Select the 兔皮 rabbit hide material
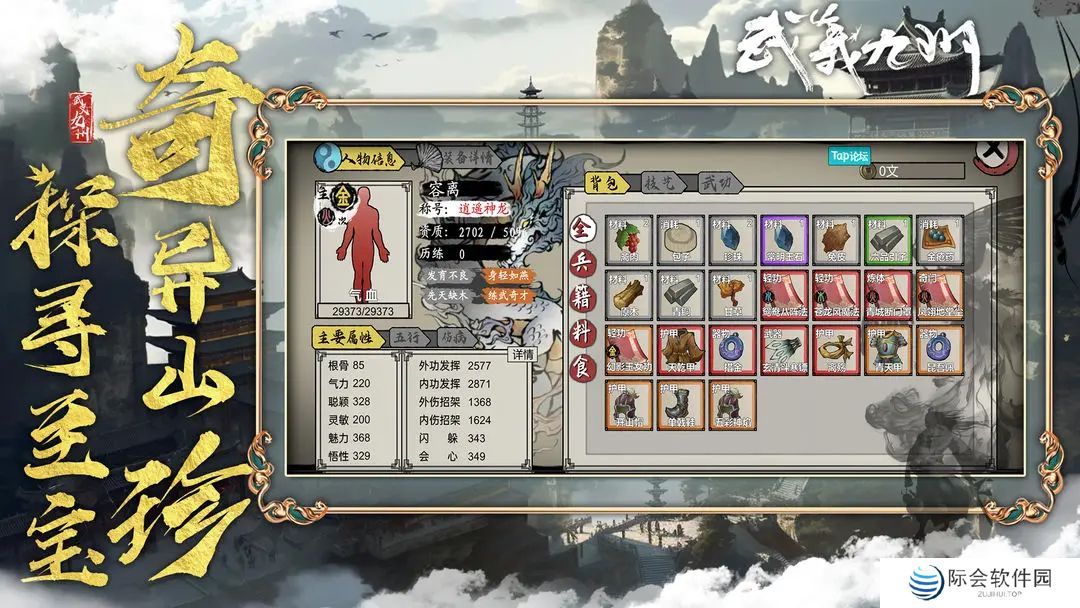The image size is (1080, 608). point(836,240)
